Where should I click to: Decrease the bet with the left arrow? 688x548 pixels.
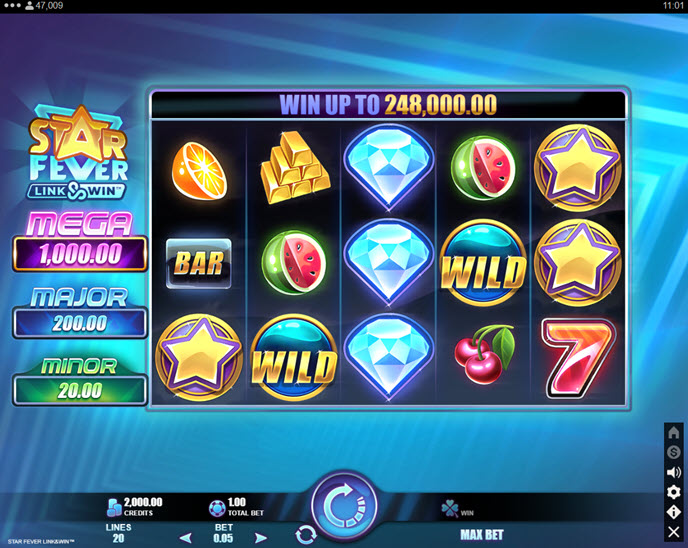pyautogui.click(x=185, y=537)
